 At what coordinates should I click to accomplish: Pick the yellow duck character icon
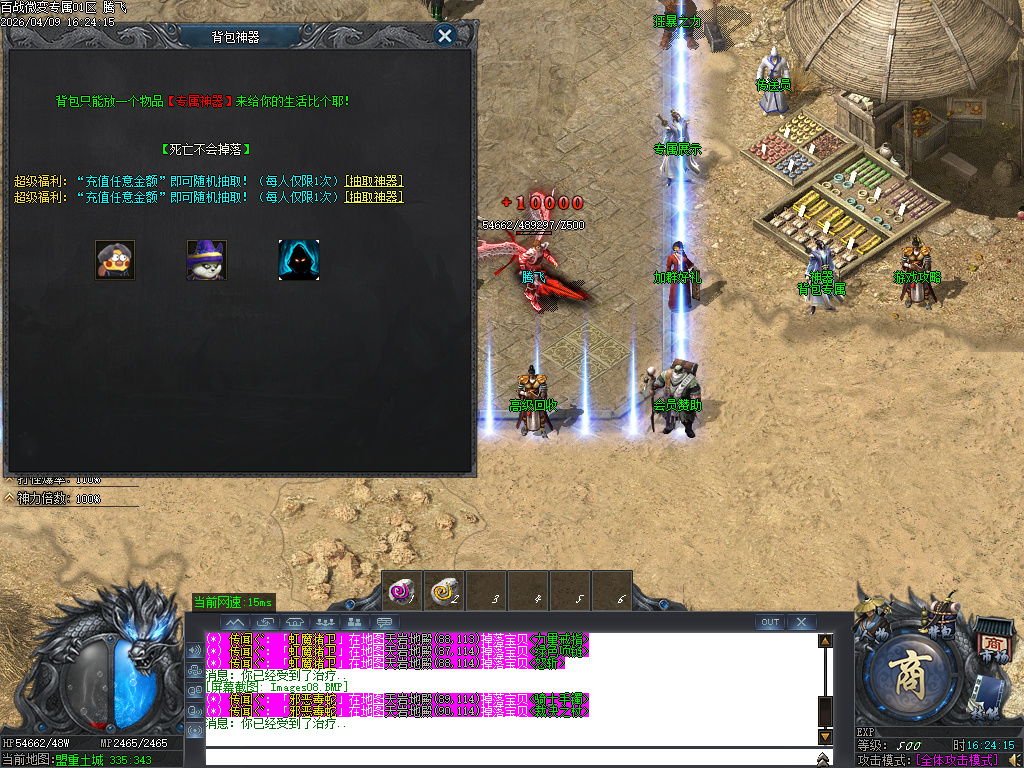click(x=115, y=260)
